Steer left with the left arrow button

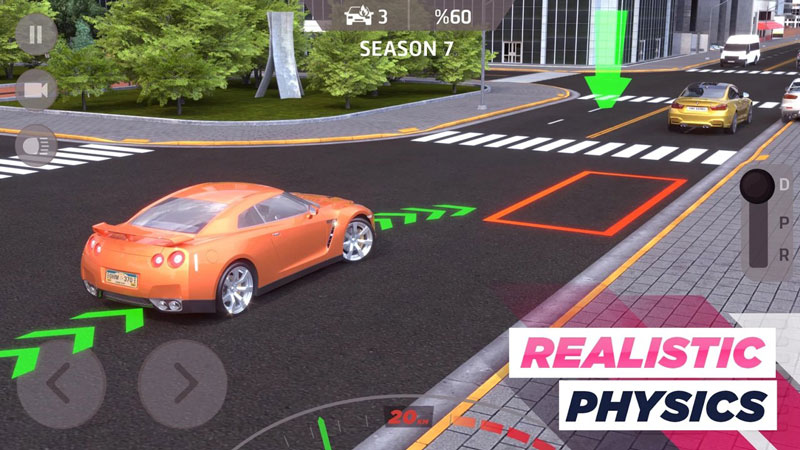tap(60, 384)
